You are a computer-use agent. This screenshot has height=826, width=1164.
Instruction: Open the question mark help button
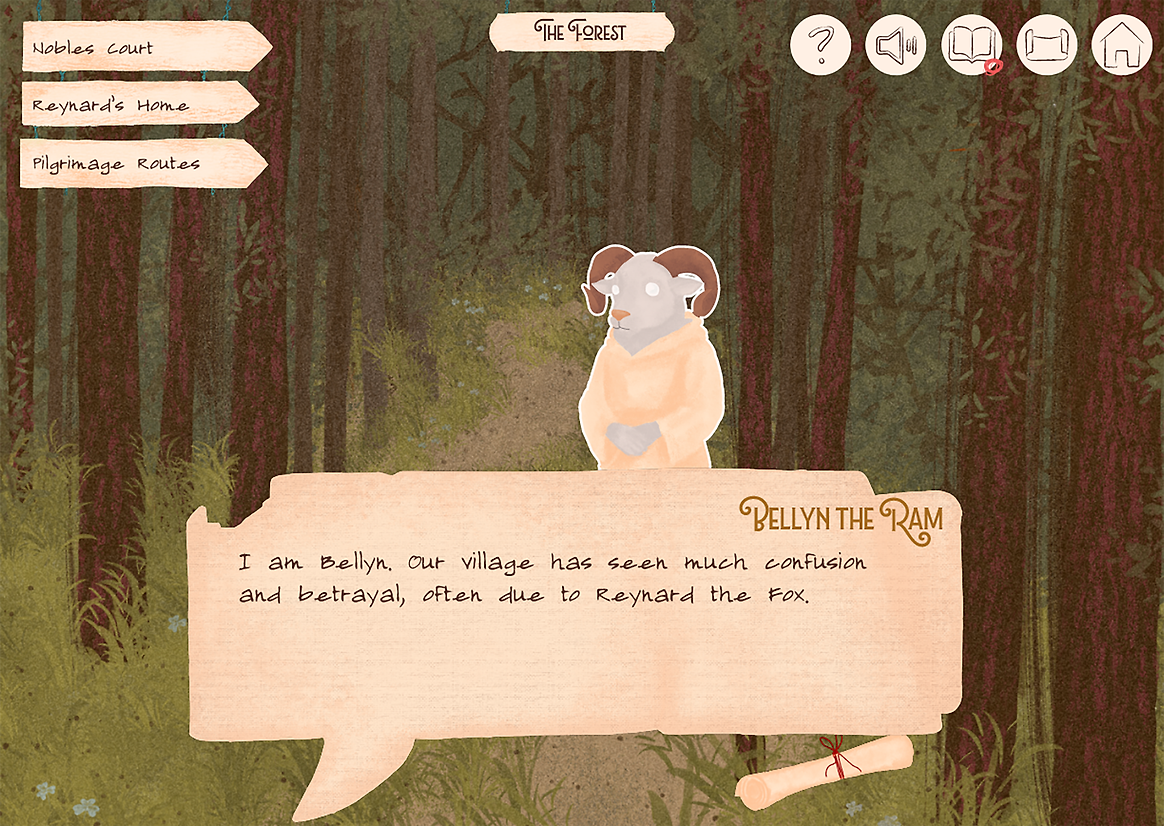[820, 45]
